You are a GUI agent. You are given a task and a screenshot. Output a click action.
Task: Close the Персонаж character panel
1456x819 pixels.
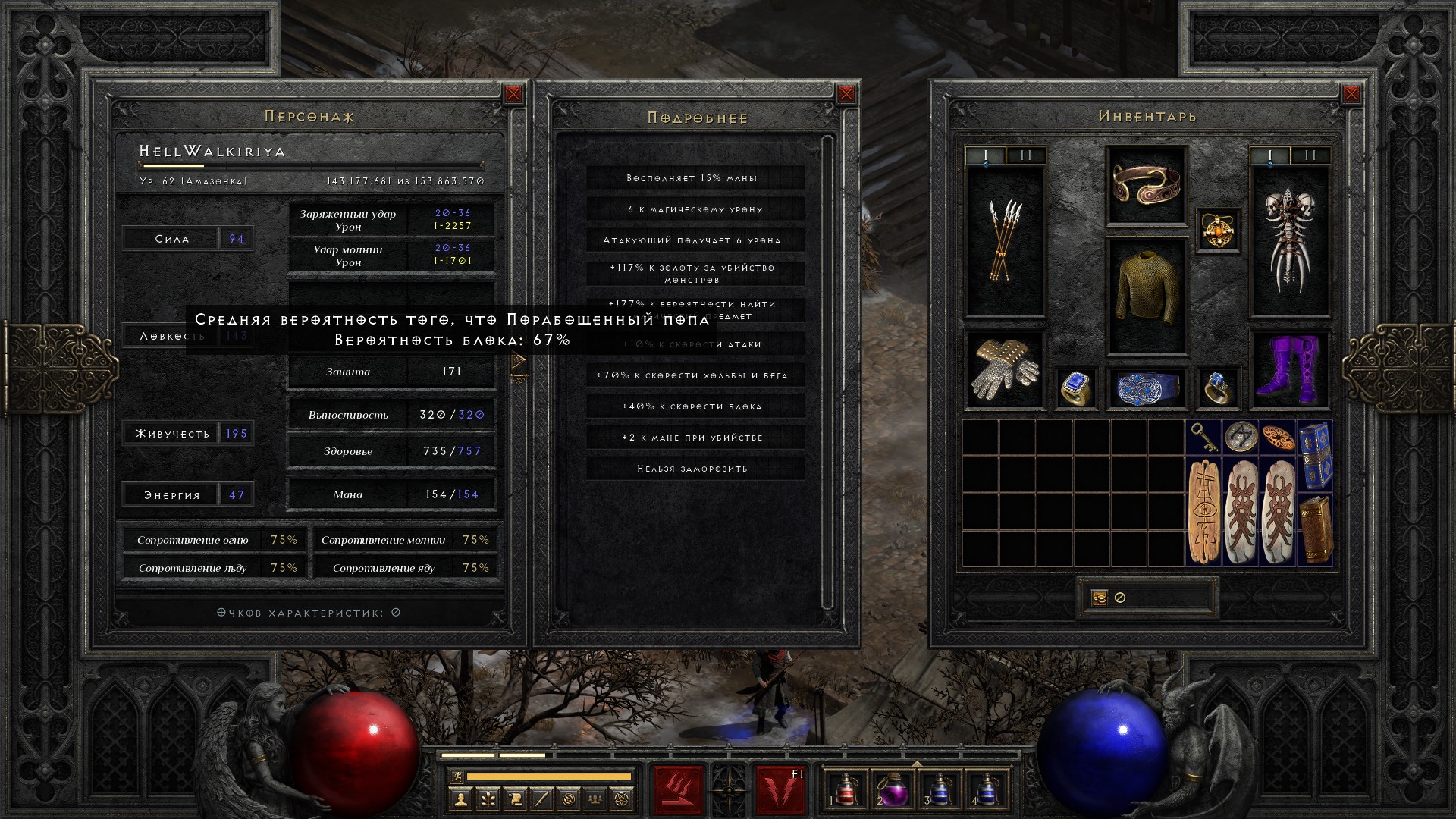[x=513, y=94]
